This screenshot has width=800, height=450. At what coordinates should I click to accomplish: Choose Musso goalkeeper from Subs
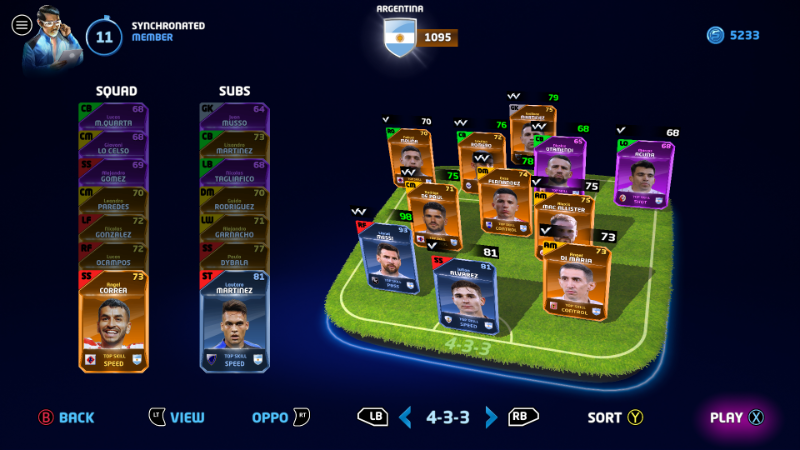coord(235,113)
